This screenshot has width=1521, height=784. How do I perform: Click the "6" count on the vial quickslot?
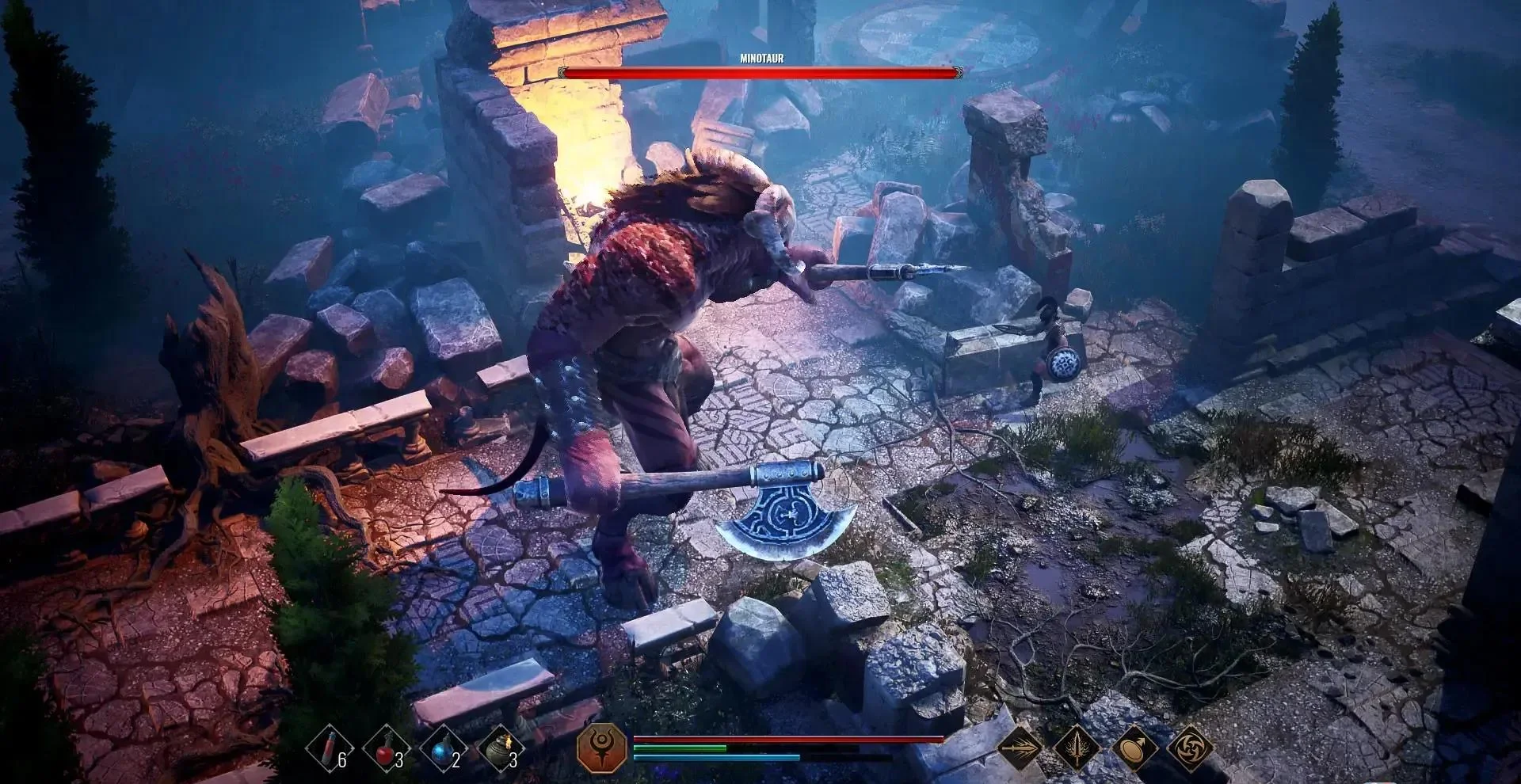pos(343,759)
